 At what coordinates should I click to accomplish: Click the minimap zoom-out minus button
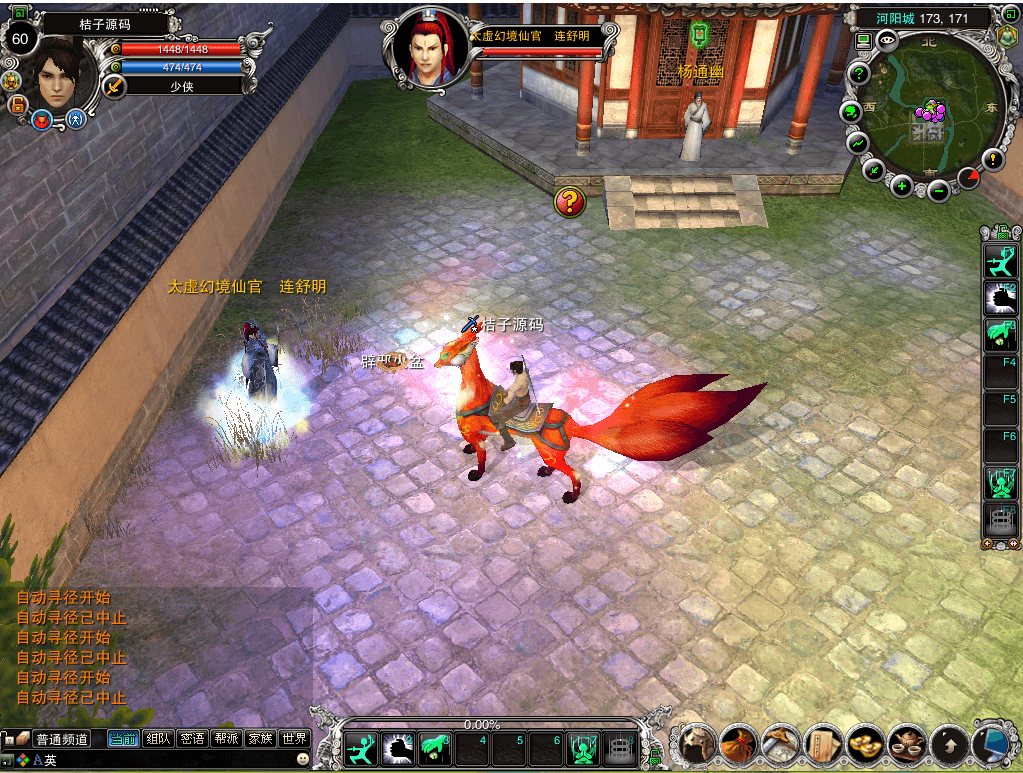pyautogui.click(x=938, y=190)
